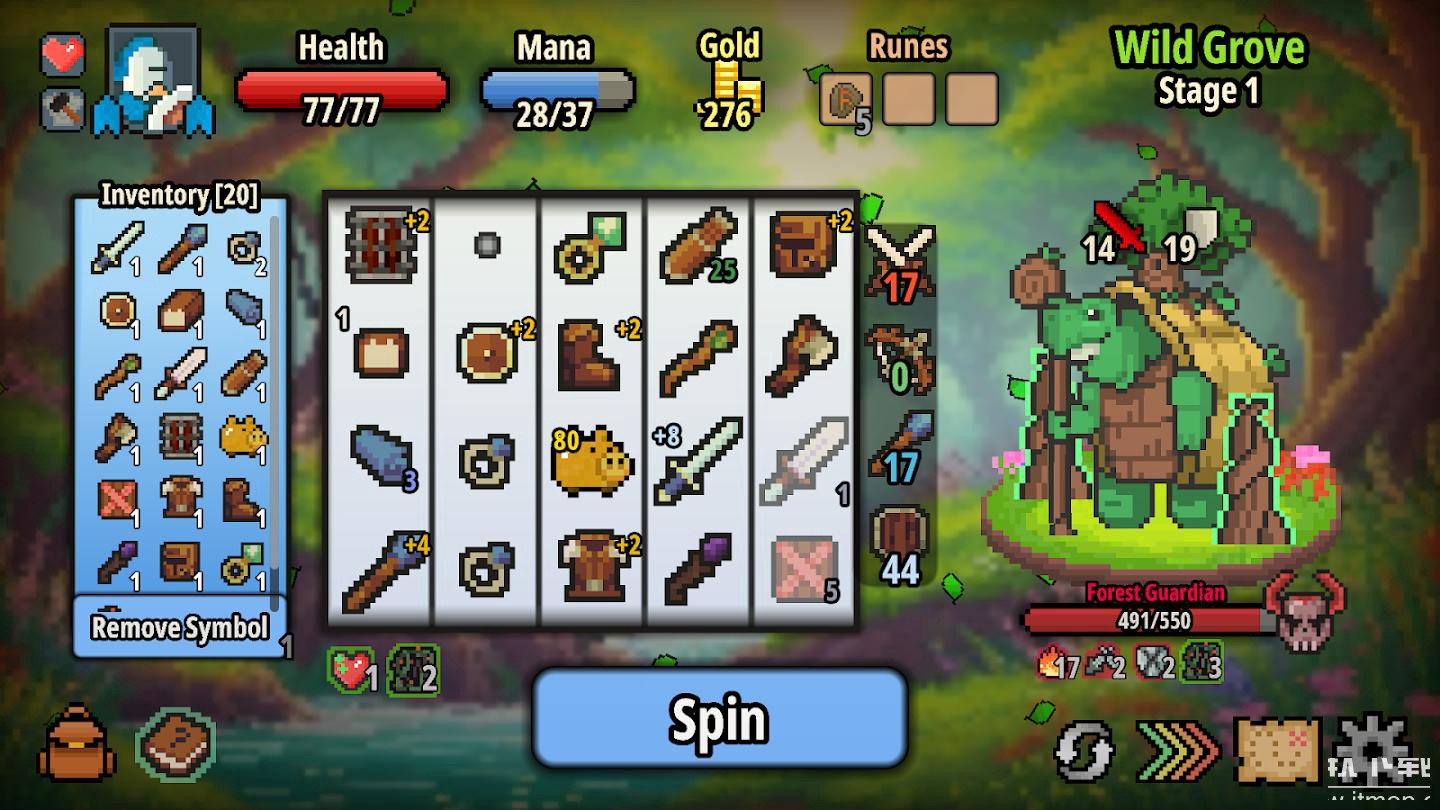The height and width of the screenshot is (810, 1440).
Task: Click the Remove Symbol button
Action: (180, 628)
